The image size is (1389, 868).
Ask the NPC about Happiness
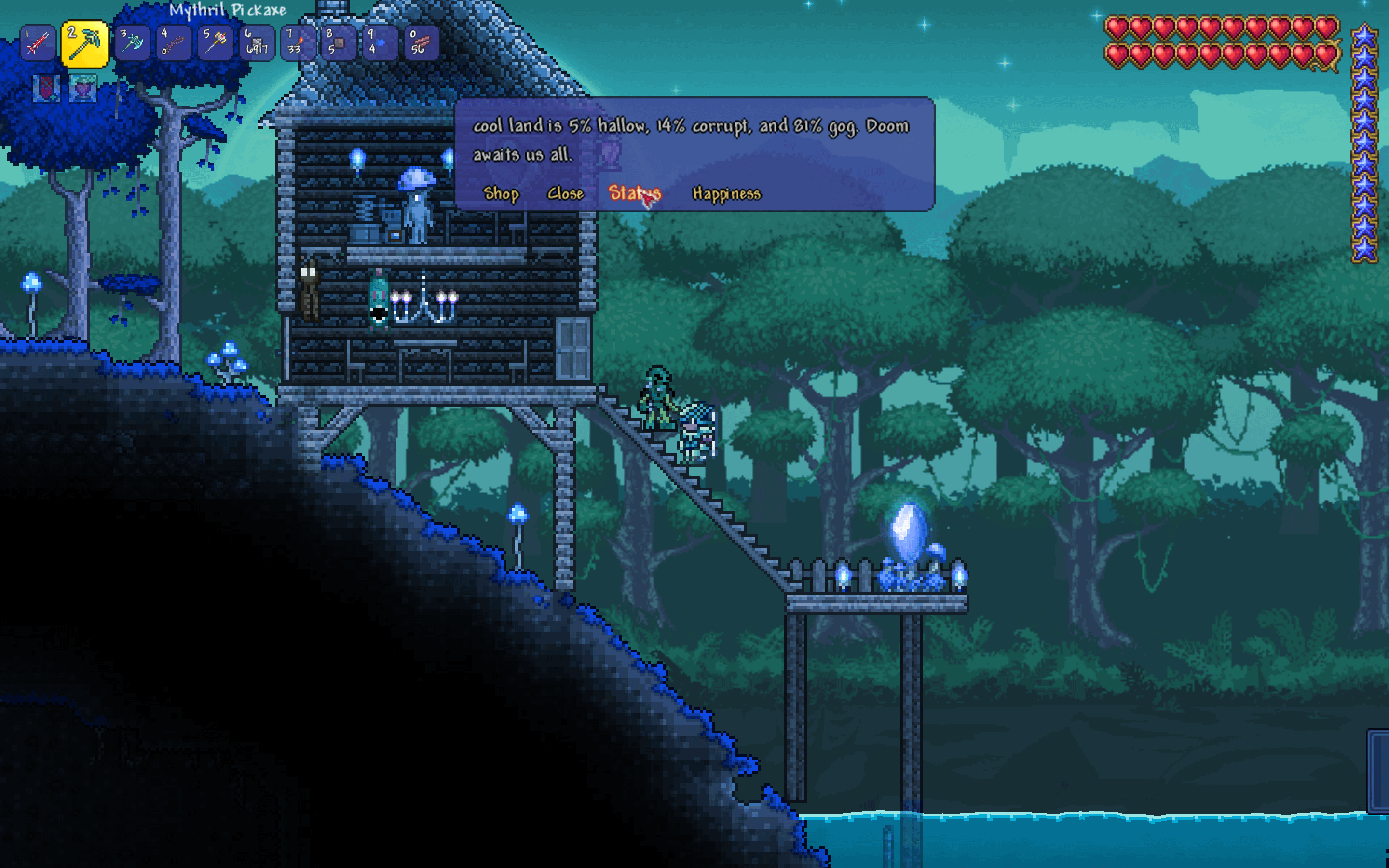coord(726,193)
